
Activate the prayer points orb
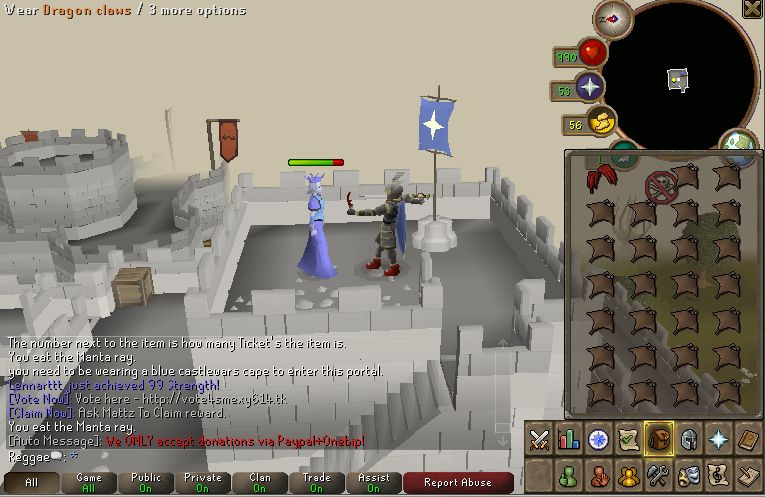coord(589,88)
